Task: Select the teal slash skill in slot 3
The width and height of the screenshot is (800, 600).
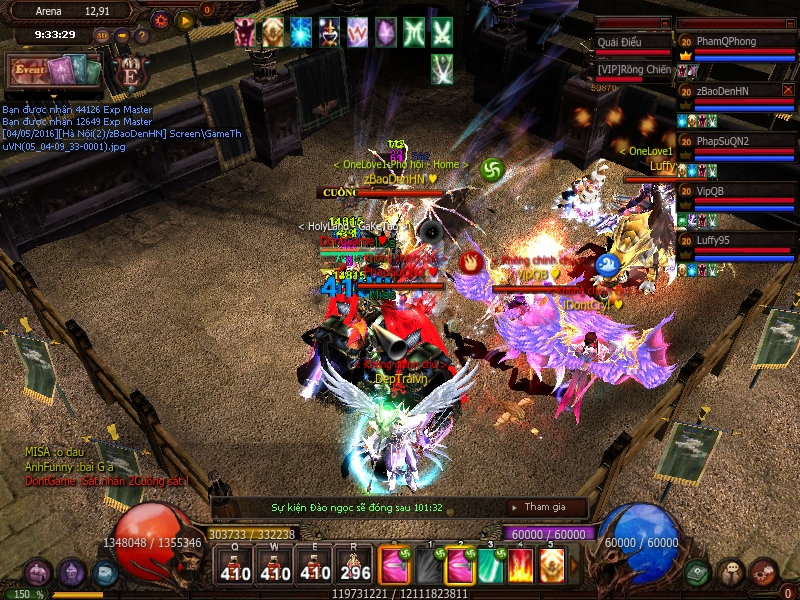Action: point(490,566)
